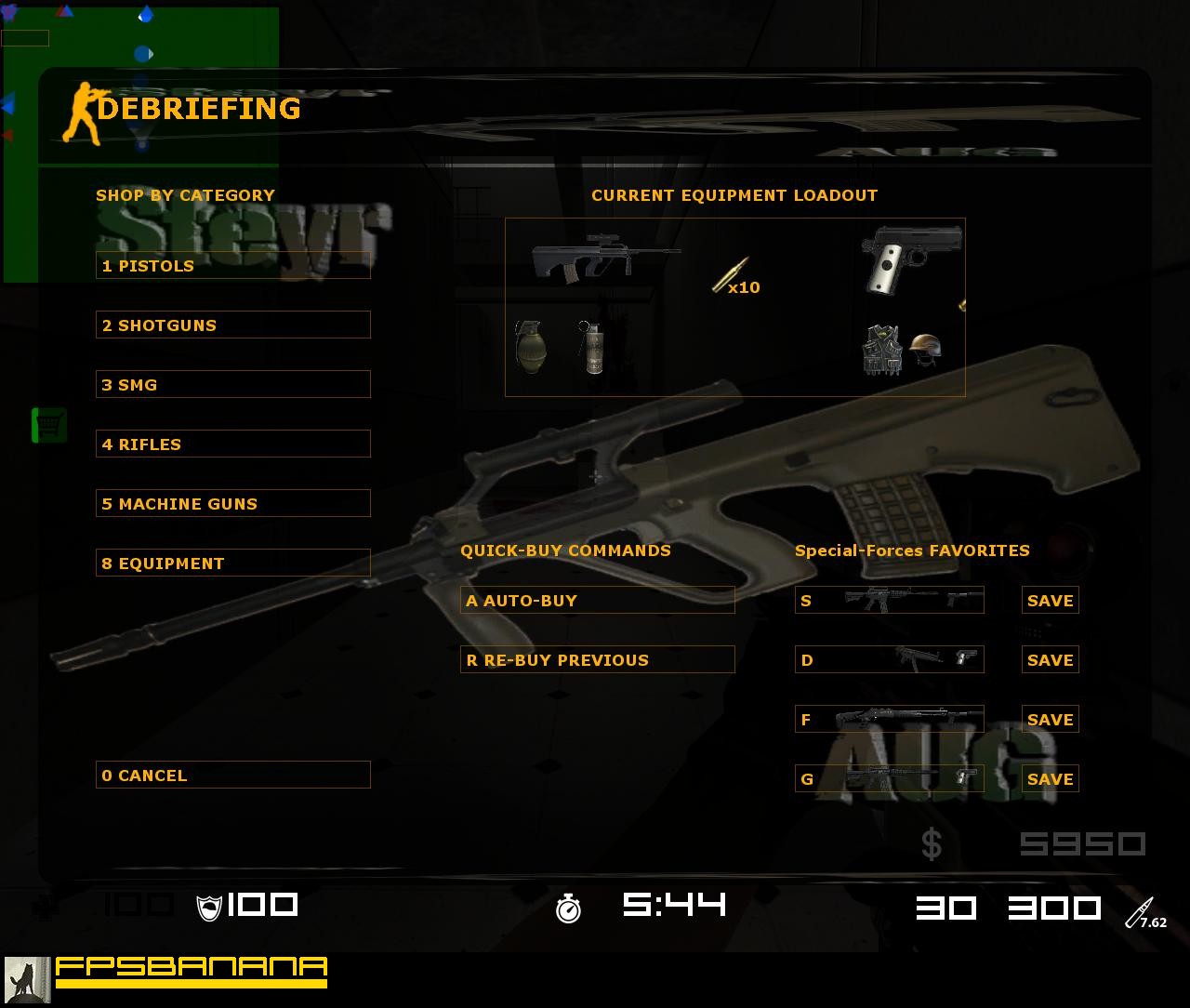Click R Re-Buy Previous
The height and width of the screenshot is (1008, 1190).
[597, 659]
